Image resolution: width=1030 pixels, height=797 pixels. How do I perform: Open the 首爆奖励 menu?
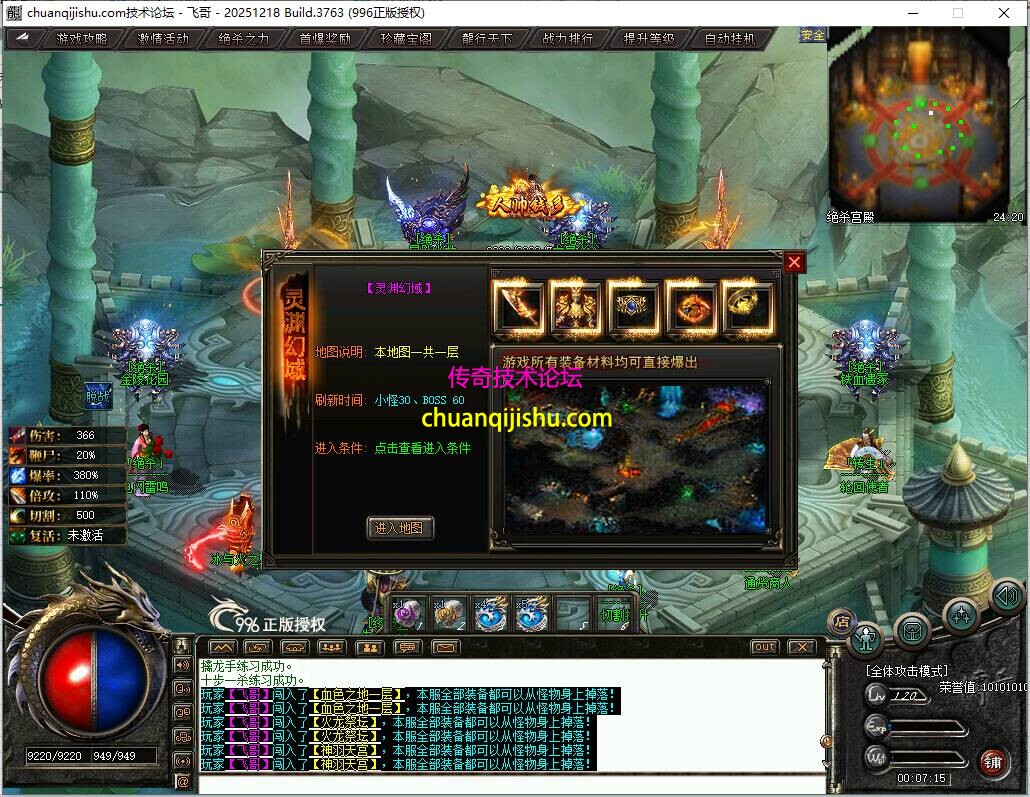[x=325, y=39]
